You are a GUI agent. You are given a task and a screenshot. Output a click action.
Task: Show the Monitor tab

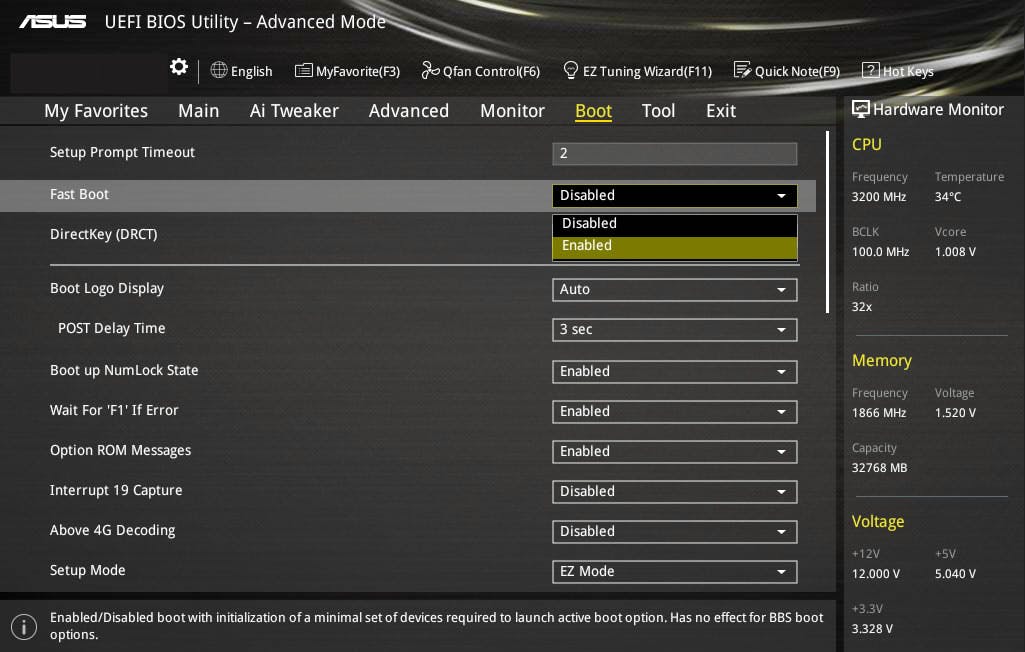512,111
